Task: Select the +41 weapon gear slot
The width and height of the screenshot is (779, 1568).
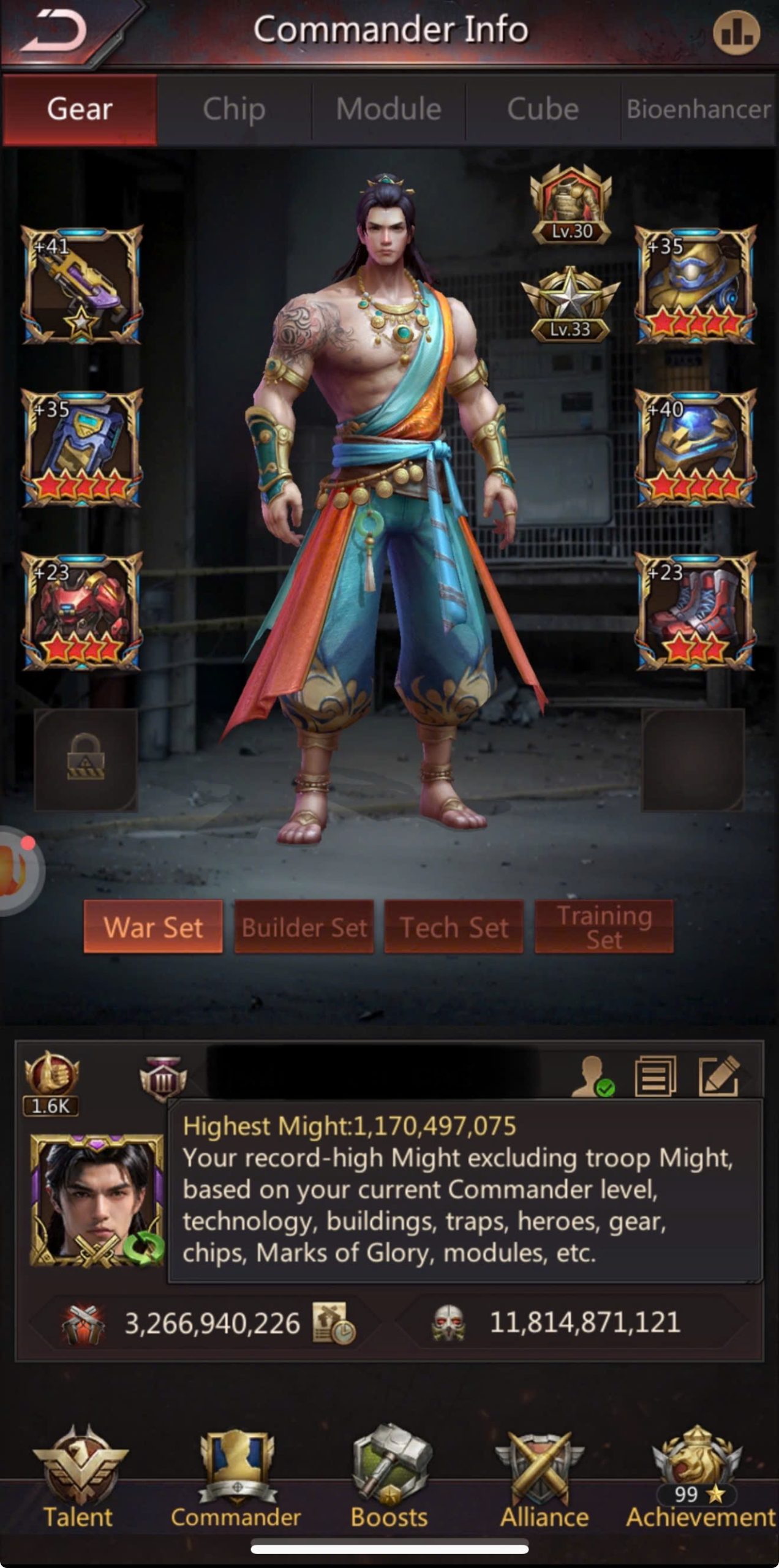Action: [82, 285]
